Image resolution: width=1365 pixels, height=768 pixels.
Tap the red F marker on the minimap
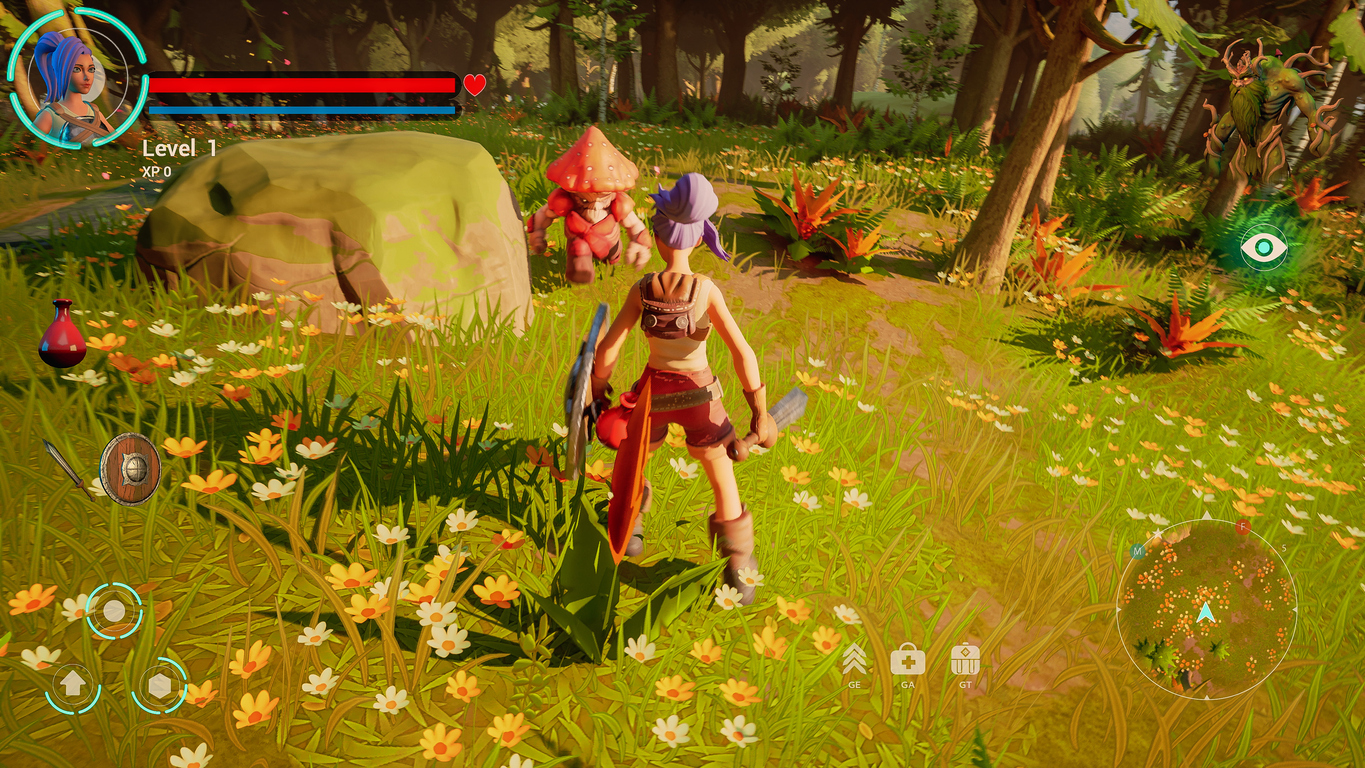click(x=1242, y=527)
